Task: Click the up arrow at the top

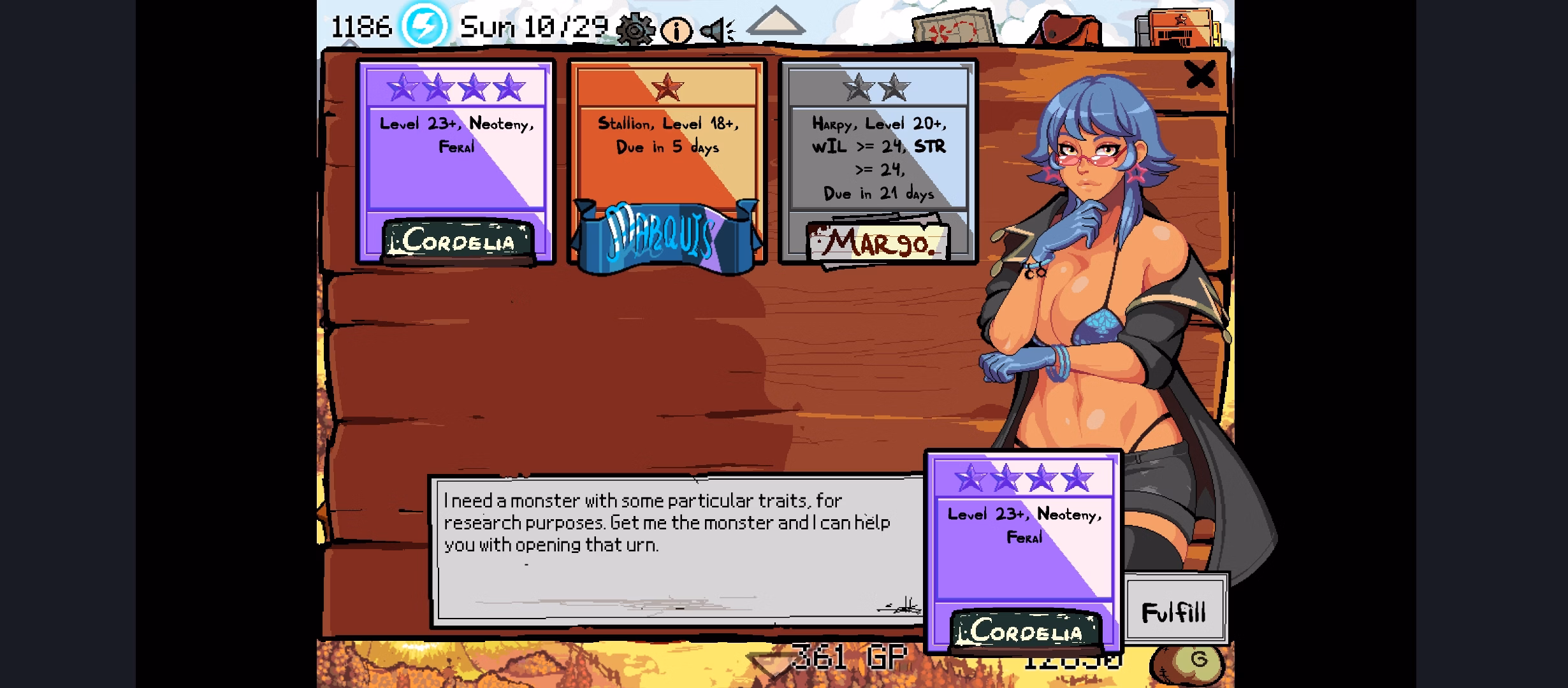Action: click(776, 21)
